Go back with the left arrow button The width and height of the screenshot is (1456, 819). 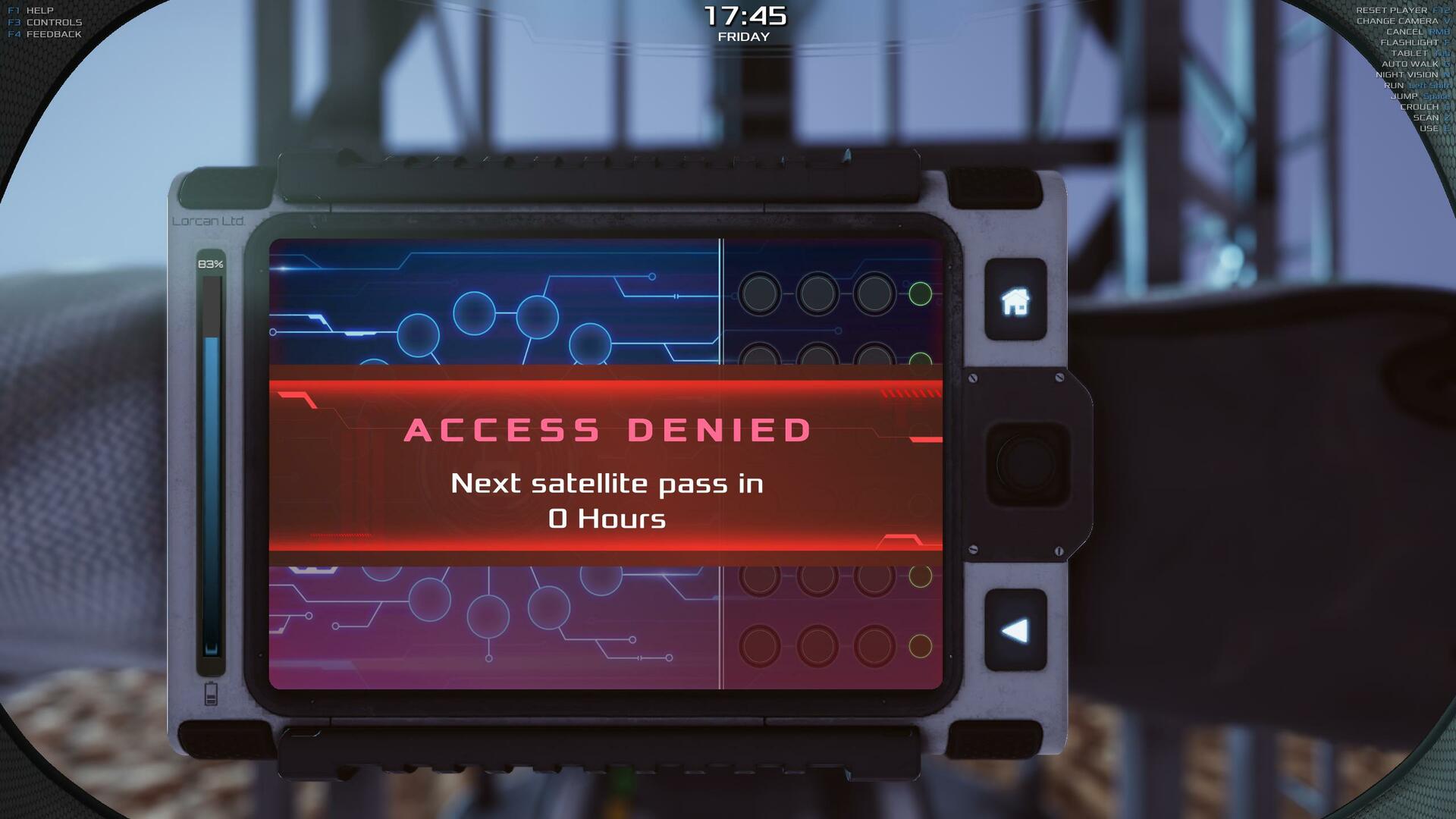pyautogui.click(x=1015, y=630)
